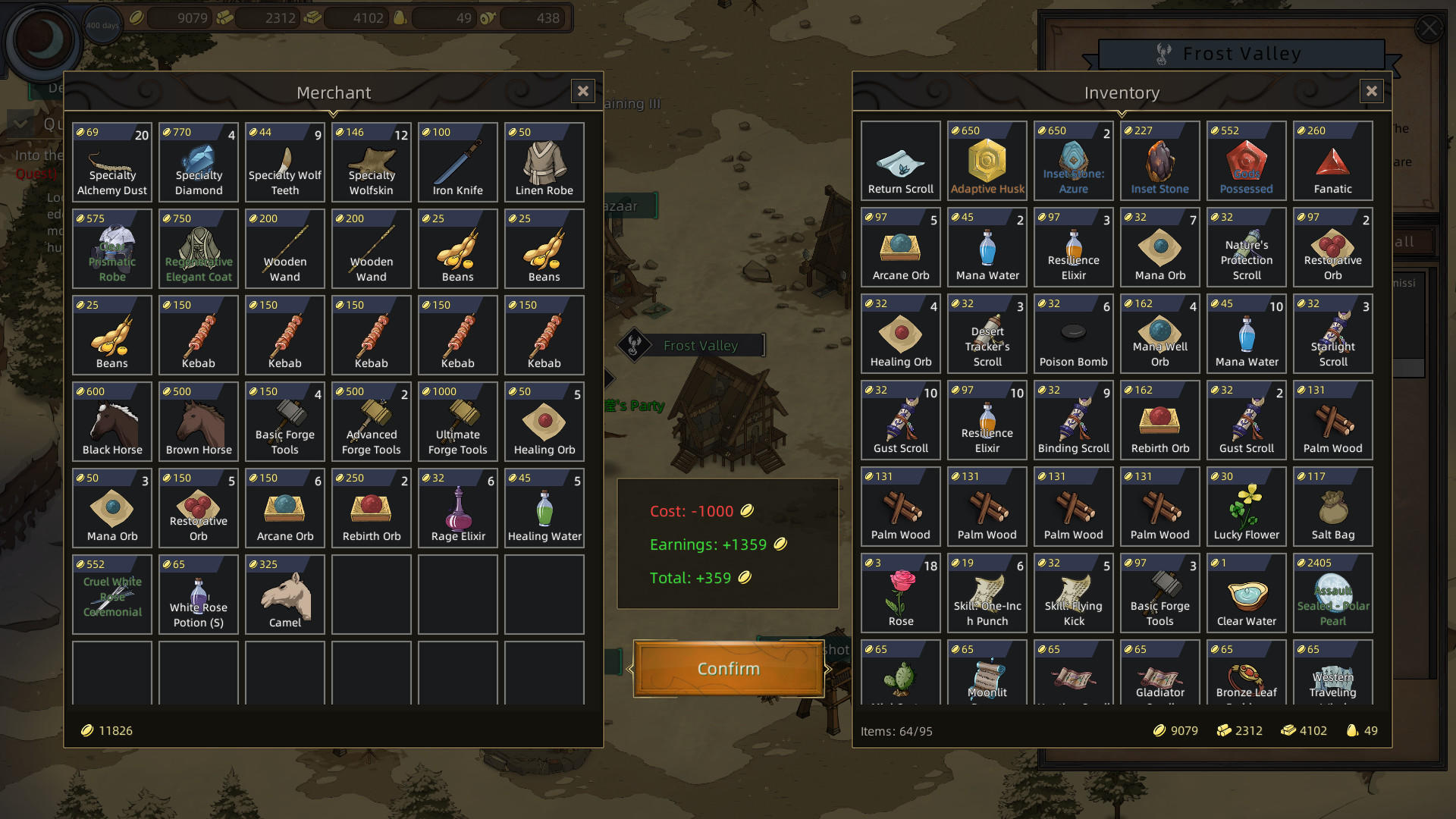
Task: Select an empty slot in the Merchant grid
Action: click(x=371, y=594)
